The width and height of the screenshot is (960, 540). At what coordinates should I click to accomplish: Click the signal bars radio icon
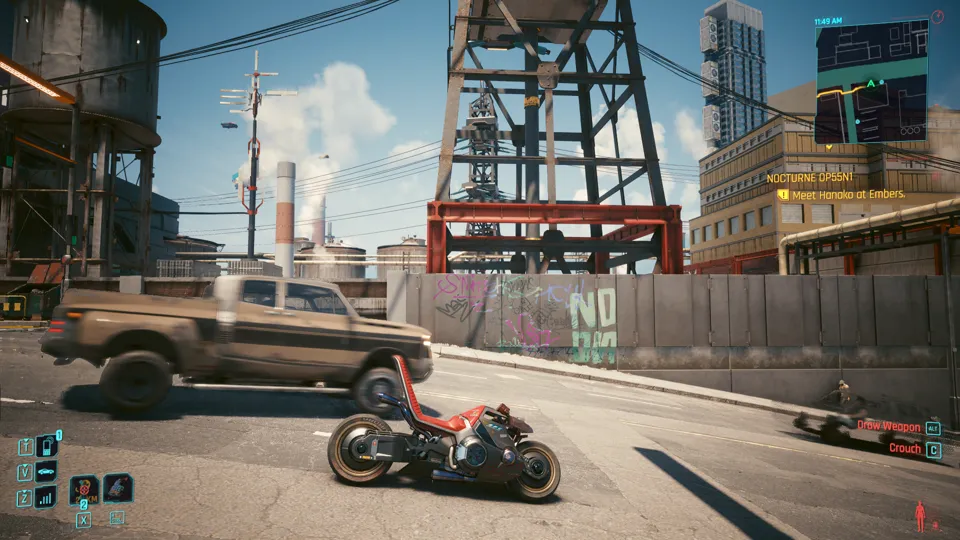coord(46,497)
